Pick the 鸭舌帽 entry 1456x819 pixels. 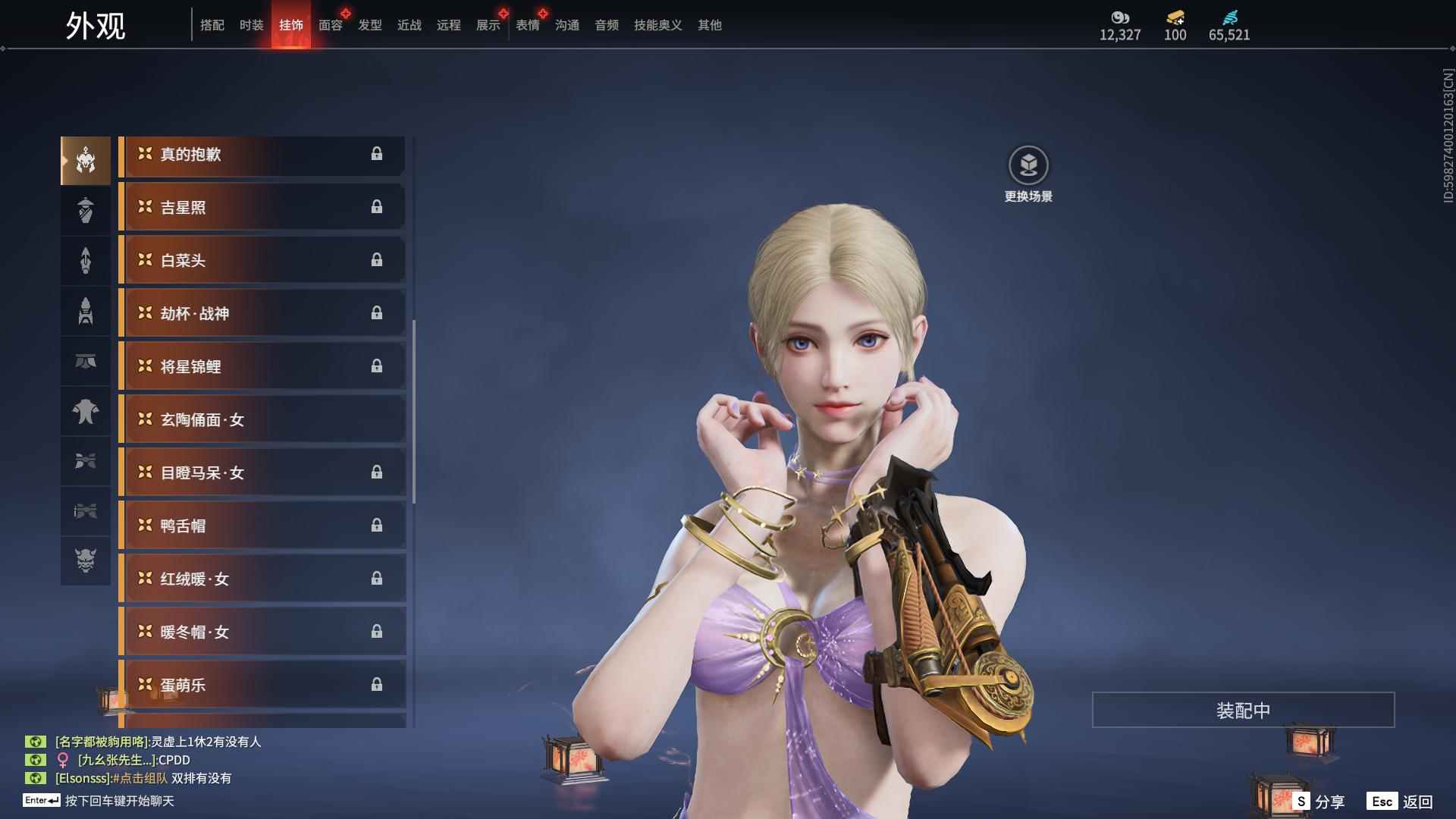click(x=262, y=526)
